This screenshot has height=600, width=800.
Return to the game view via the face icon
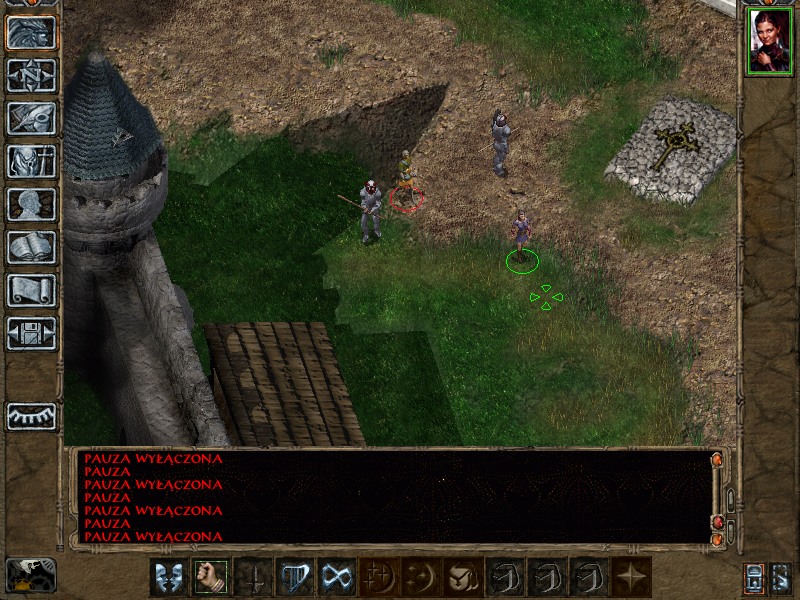[x=31, y=32]
